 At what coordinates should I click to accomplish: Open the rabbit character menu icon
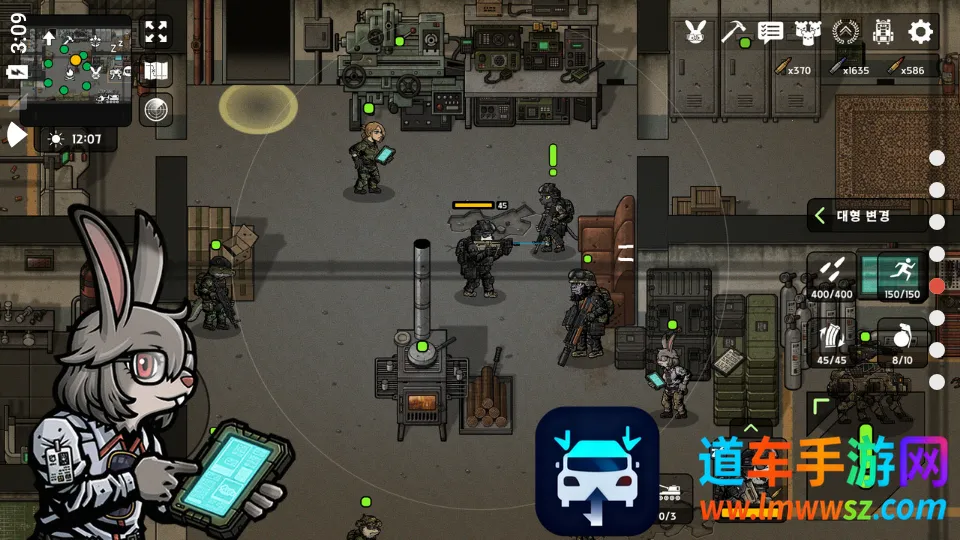pyautogui.click(x=696, y=31)
